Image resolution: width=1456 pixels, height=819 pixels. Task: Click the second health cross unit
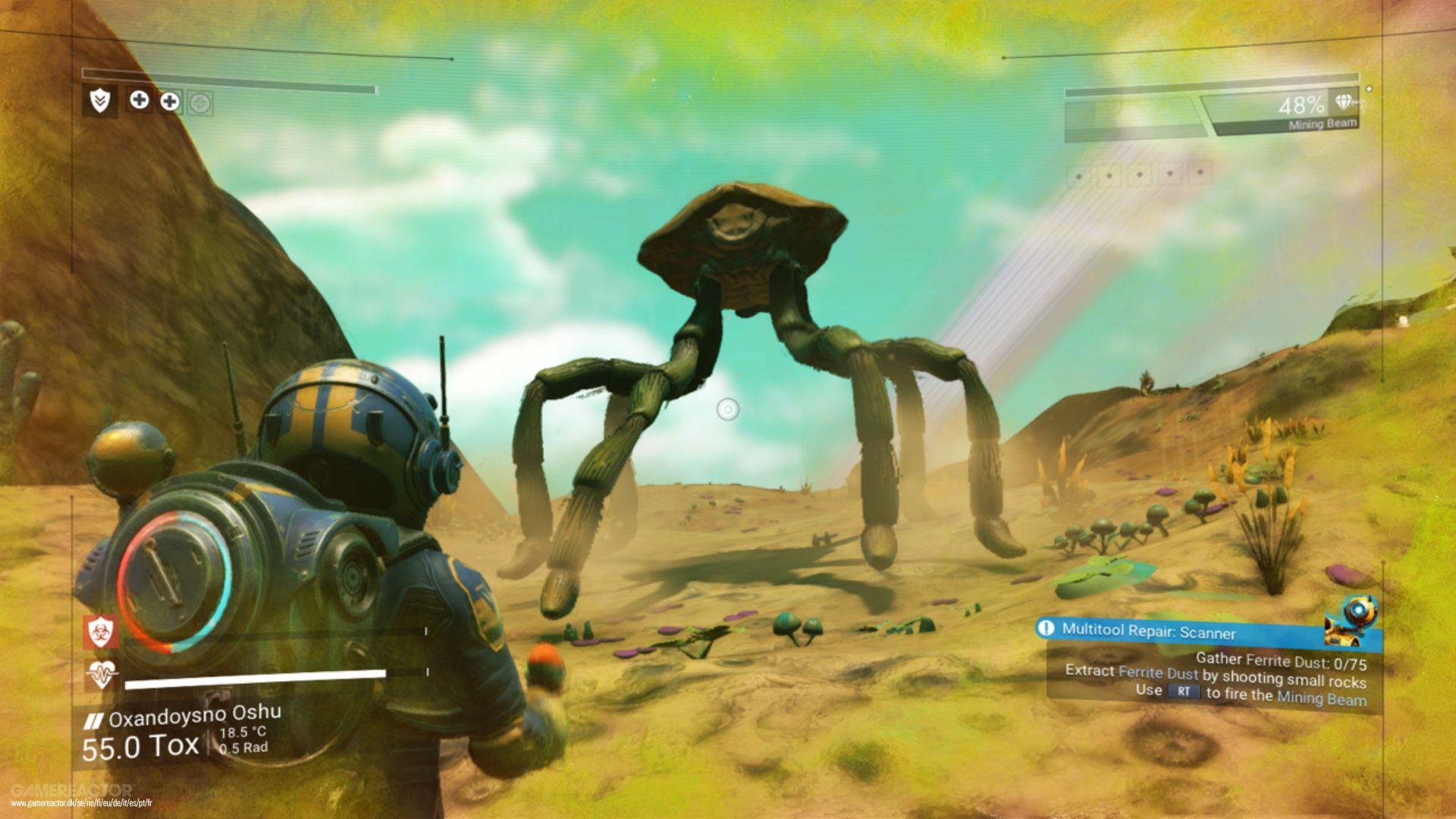[171, 101]
